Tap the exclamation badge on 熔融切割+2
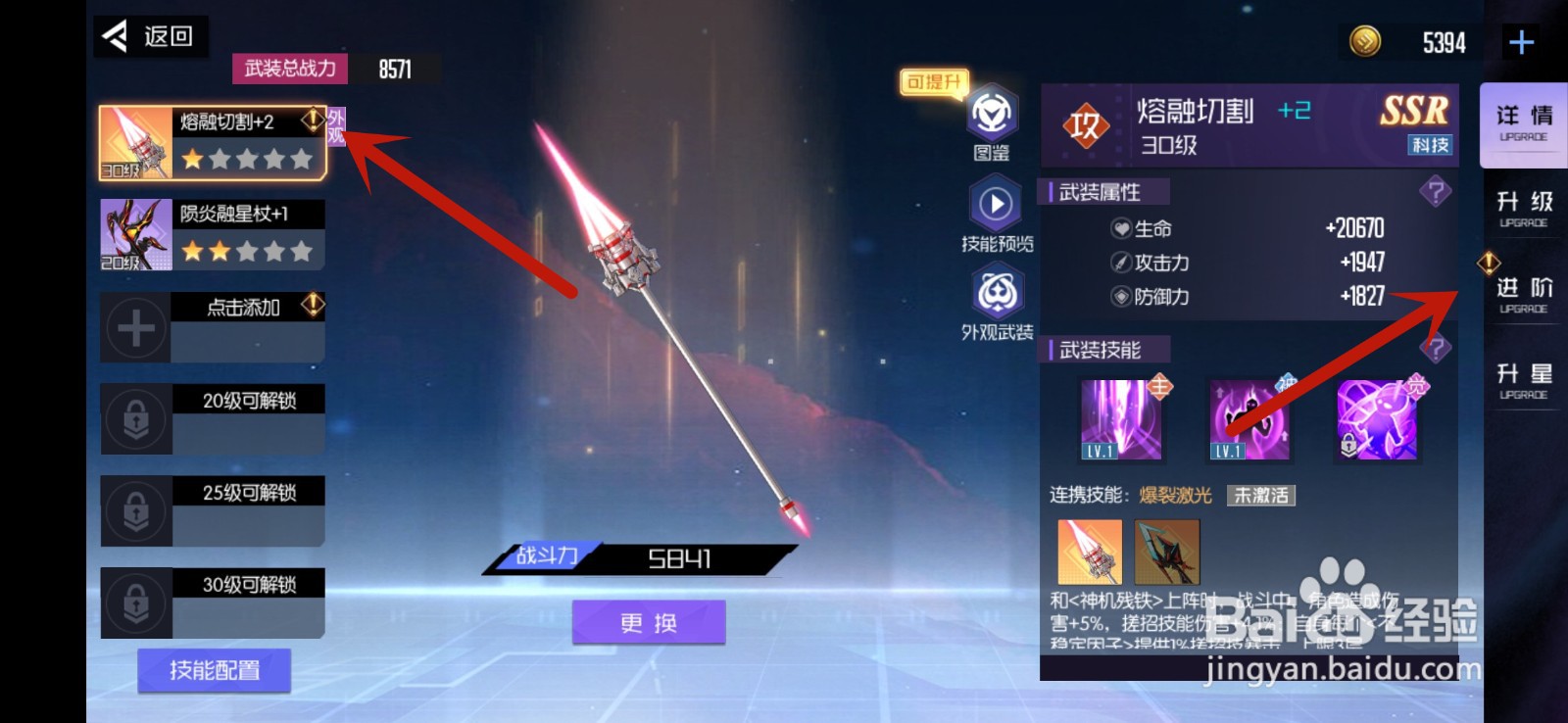This screenshot has width=1568, height=723. coord(312,120)
